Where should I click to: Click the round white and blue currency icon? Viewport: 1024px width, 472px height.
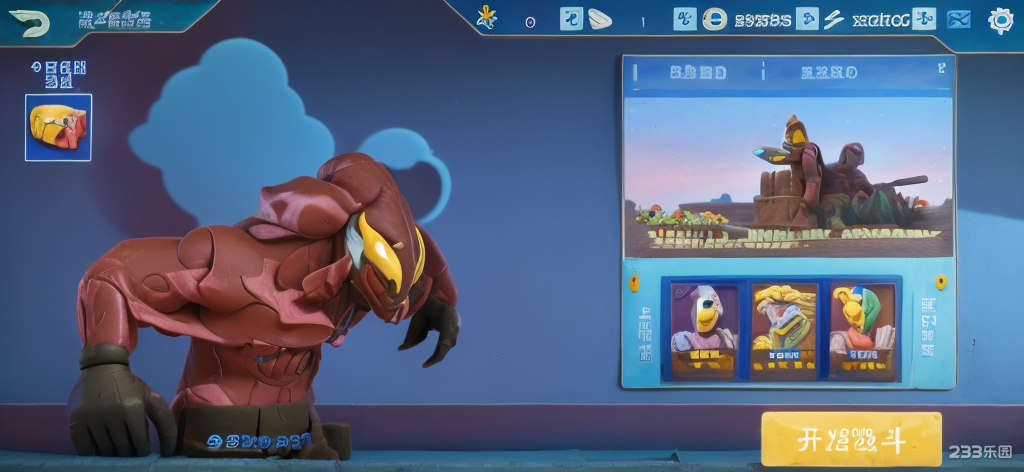[714, 19]
